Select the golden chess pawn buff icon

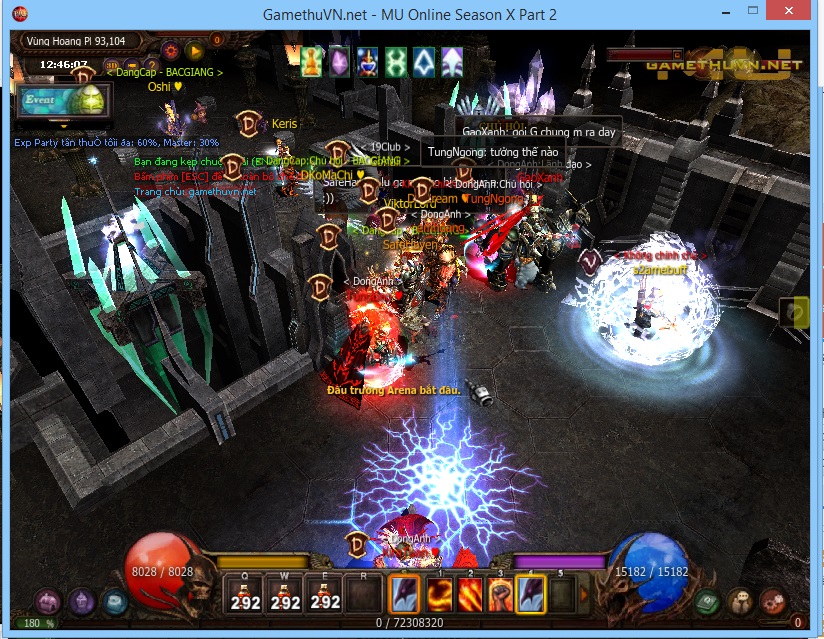pyautogui.click(x=312, y=61)
